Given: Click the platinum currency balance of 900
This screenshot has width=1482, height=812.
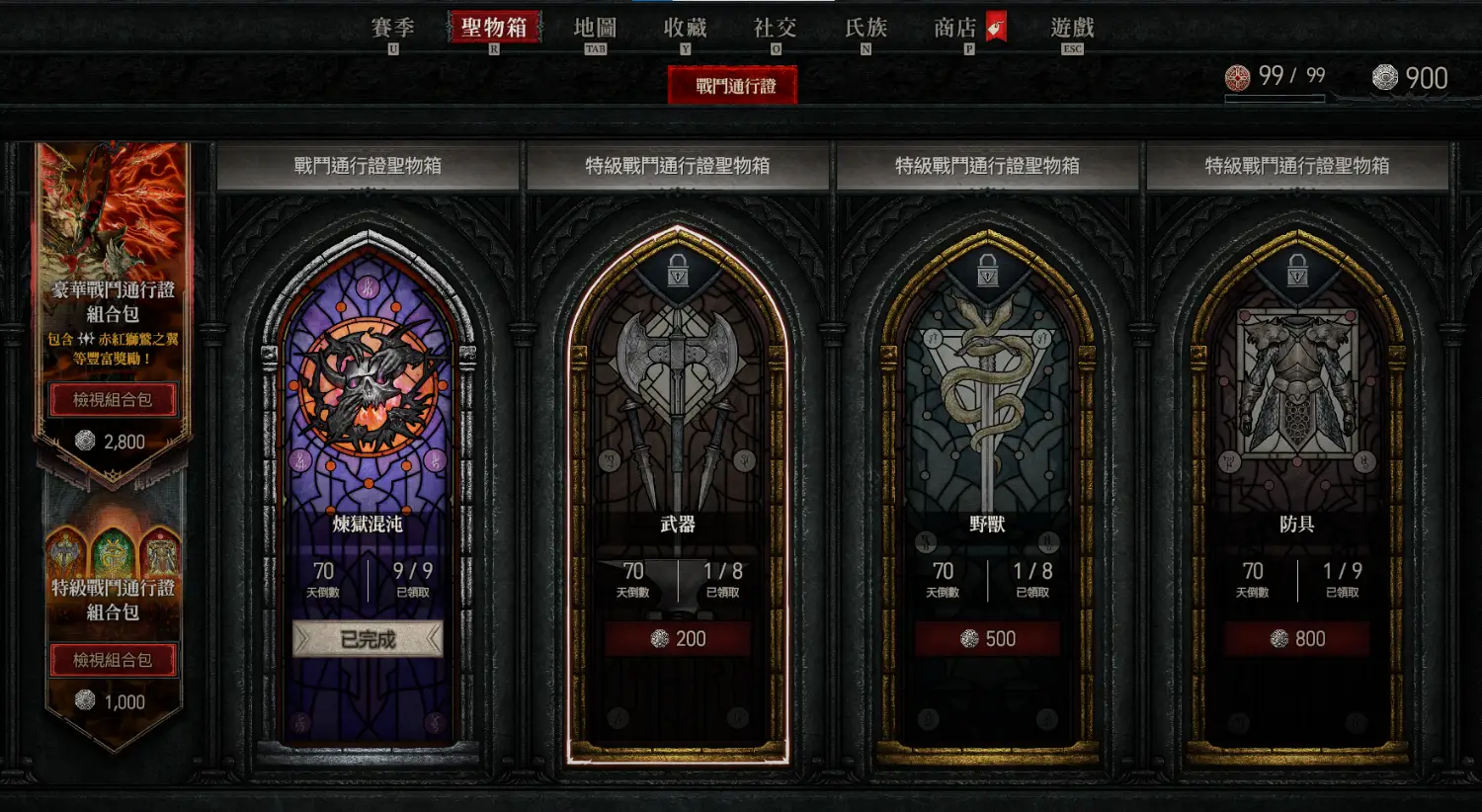Looking at the screenshot, I should [x=1411, y=78].
